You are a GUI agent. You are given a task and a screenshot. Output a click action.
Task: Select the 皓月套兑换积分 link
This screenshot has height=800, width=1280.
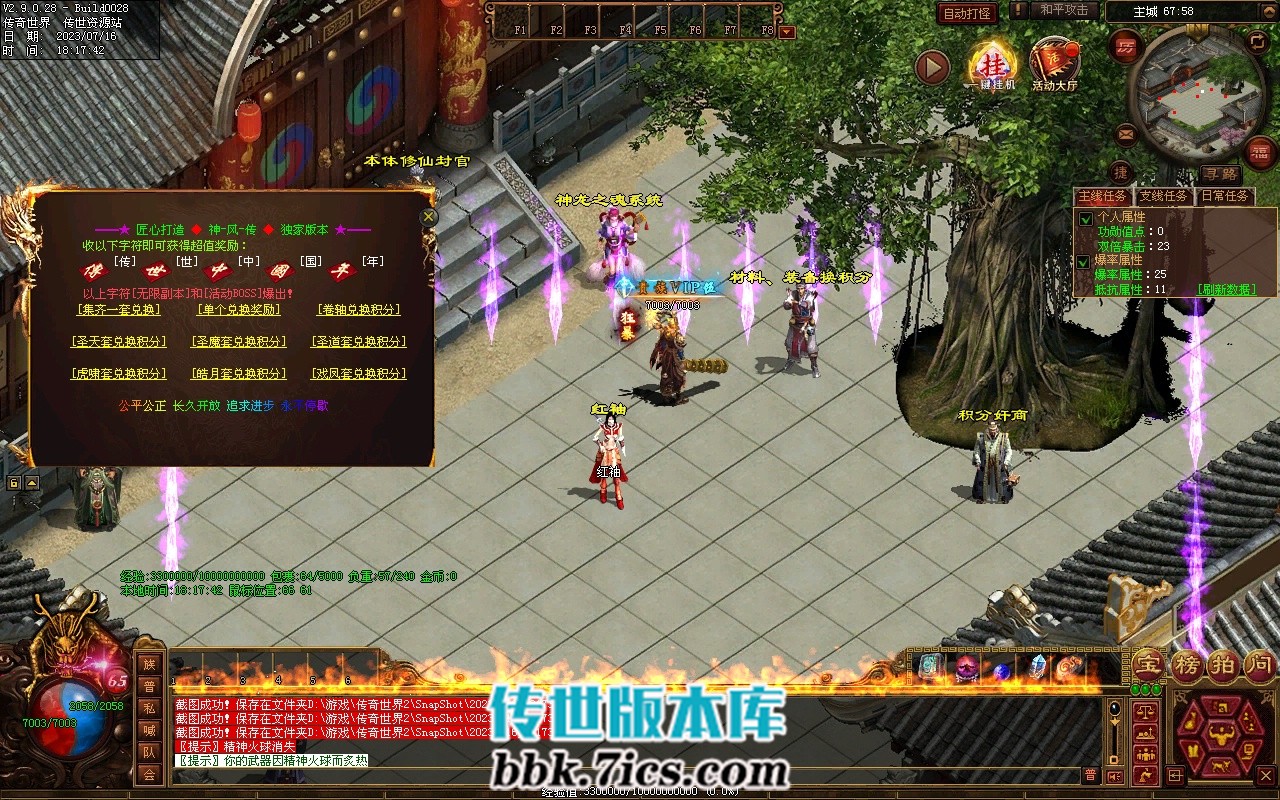coord(238,374)
